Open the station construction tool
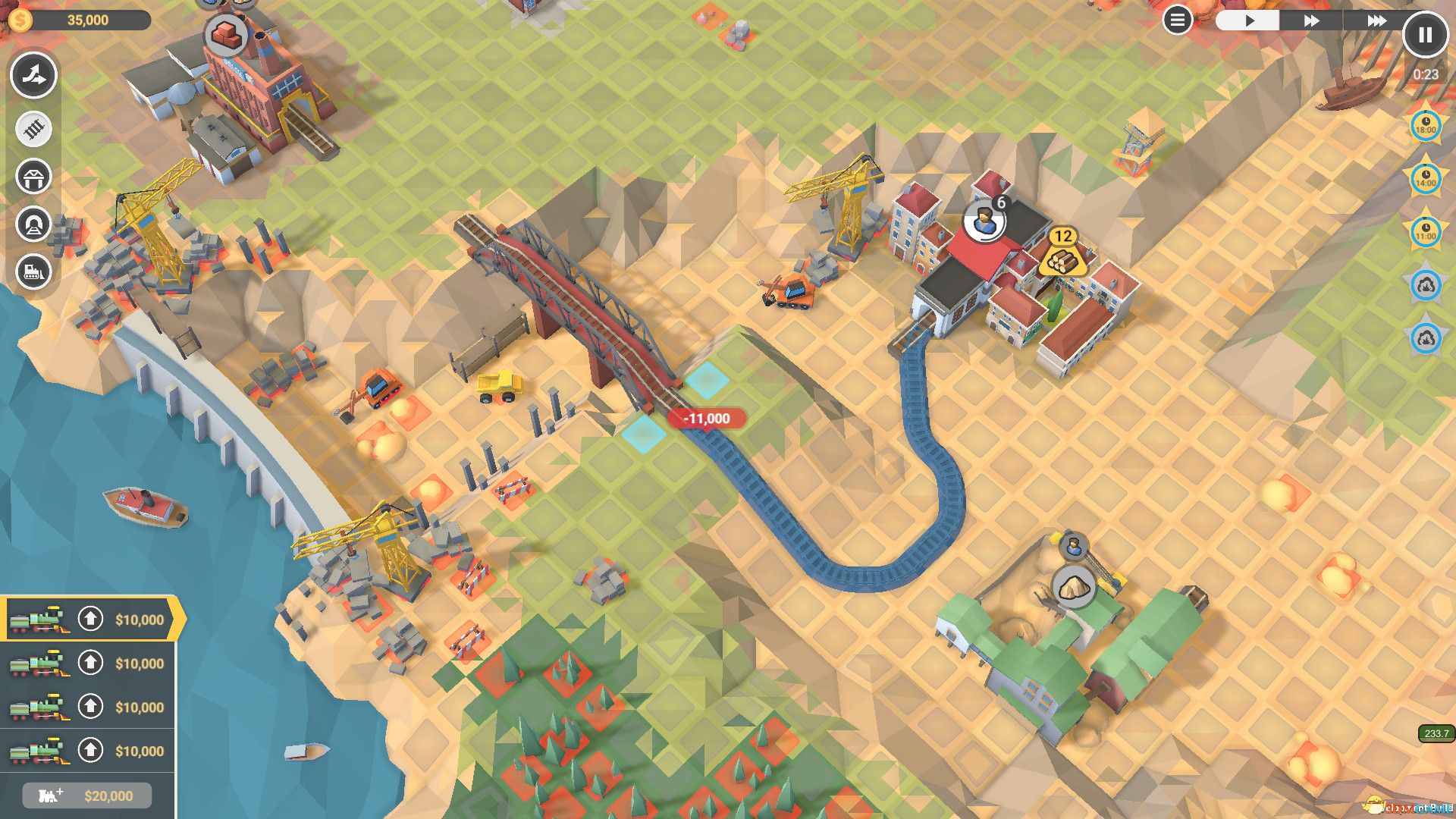 (33, 176)
